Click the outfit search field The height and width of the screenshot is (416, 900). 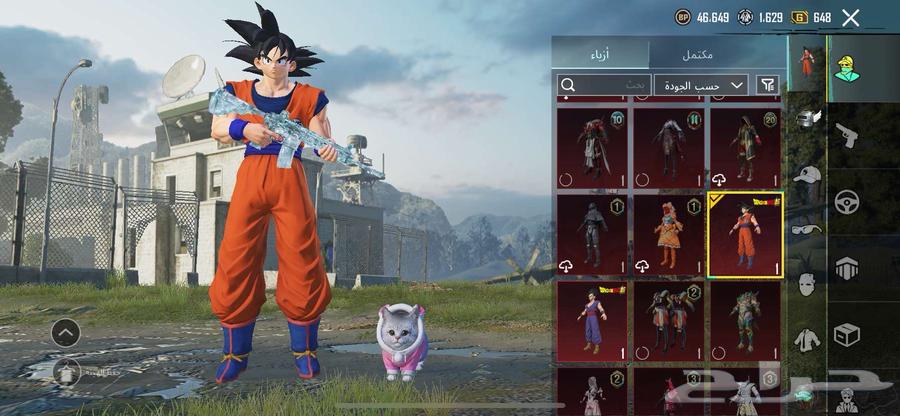(603, 86)
